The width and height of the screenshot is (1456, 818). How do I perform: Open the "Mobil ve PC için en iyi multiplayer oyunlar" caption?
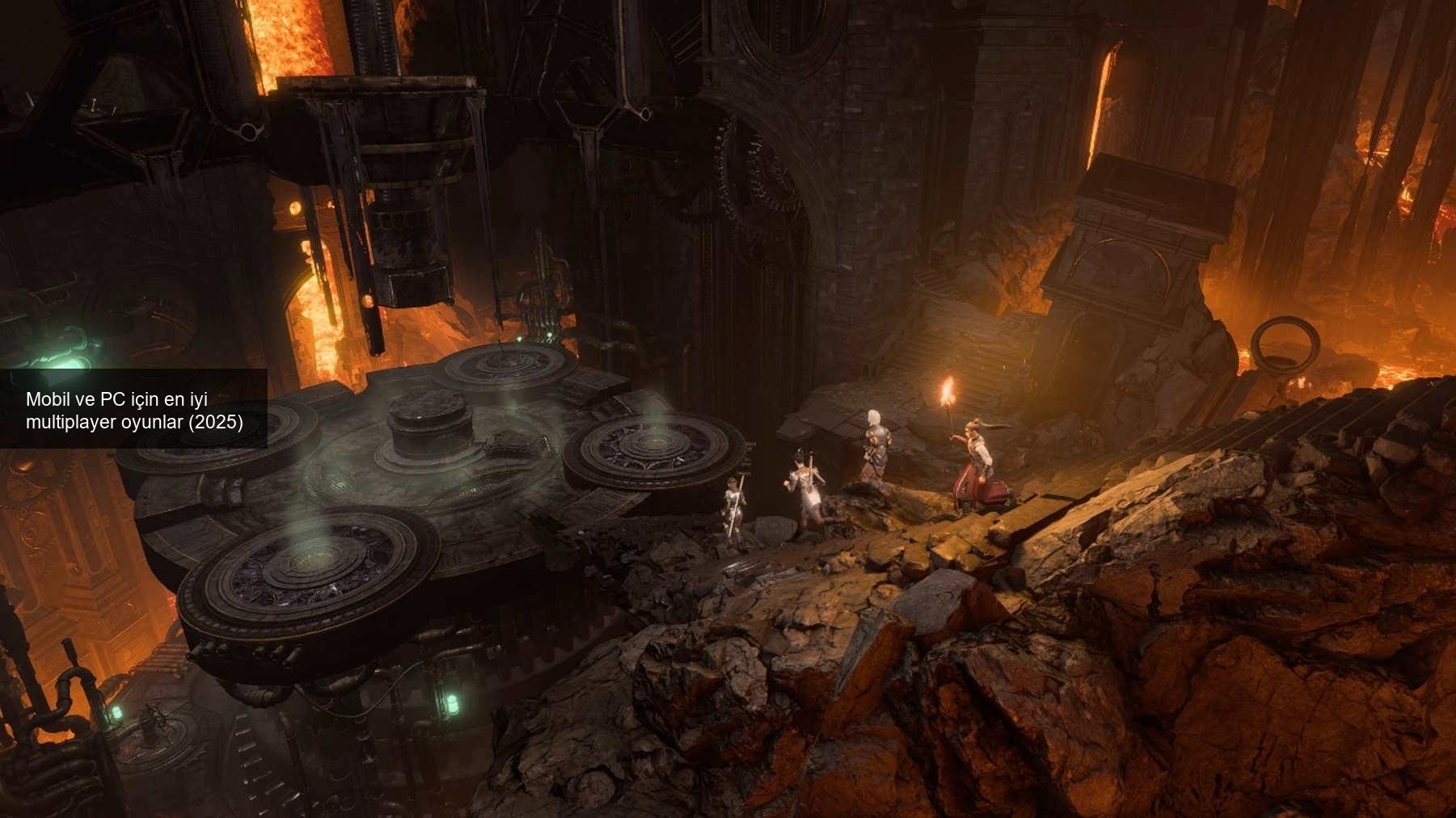[x=134, y=410]
